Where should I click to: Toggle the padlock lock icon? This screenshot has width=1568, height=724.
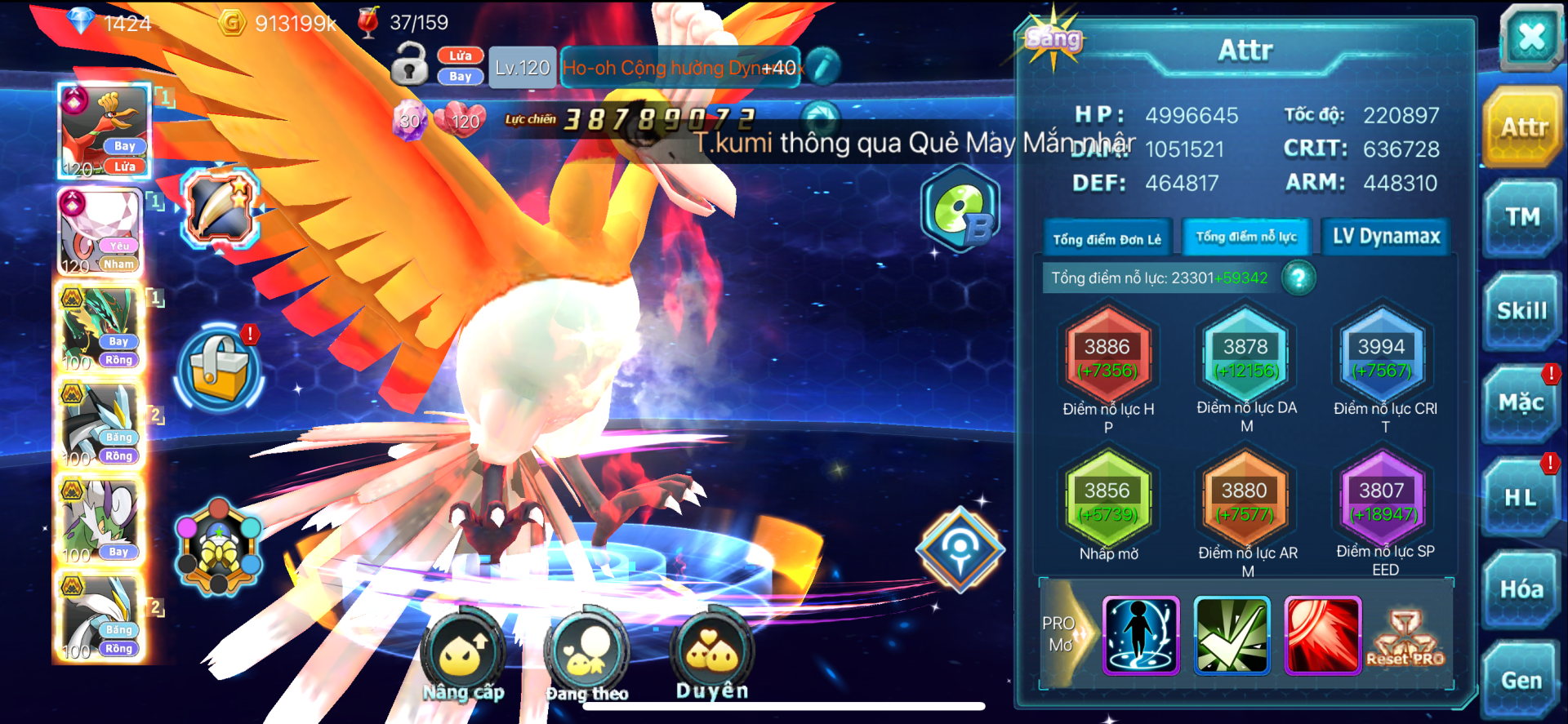[409, 64]
